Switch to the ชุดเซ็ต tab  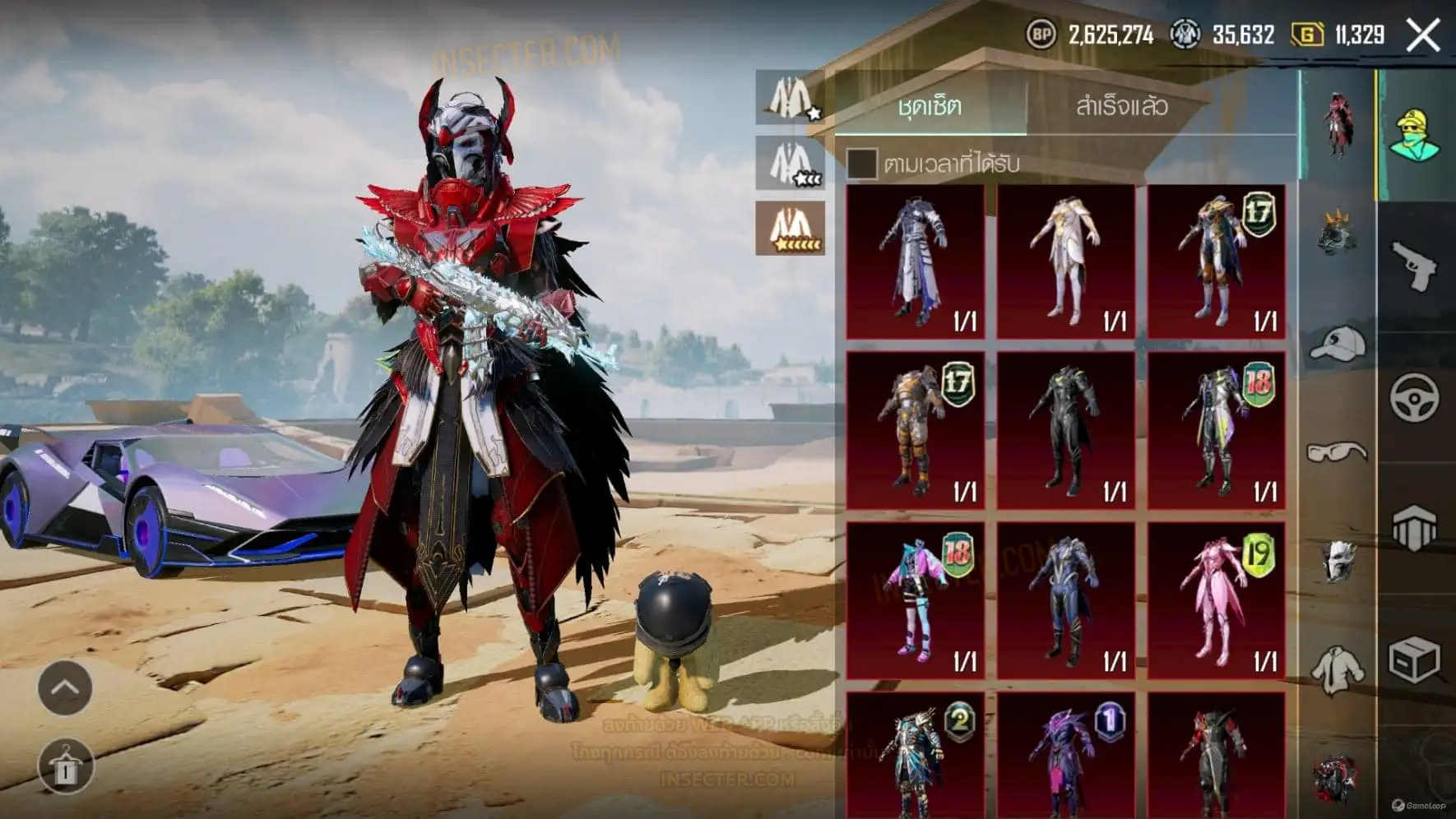pyautogui.click(x=930, y=106)
